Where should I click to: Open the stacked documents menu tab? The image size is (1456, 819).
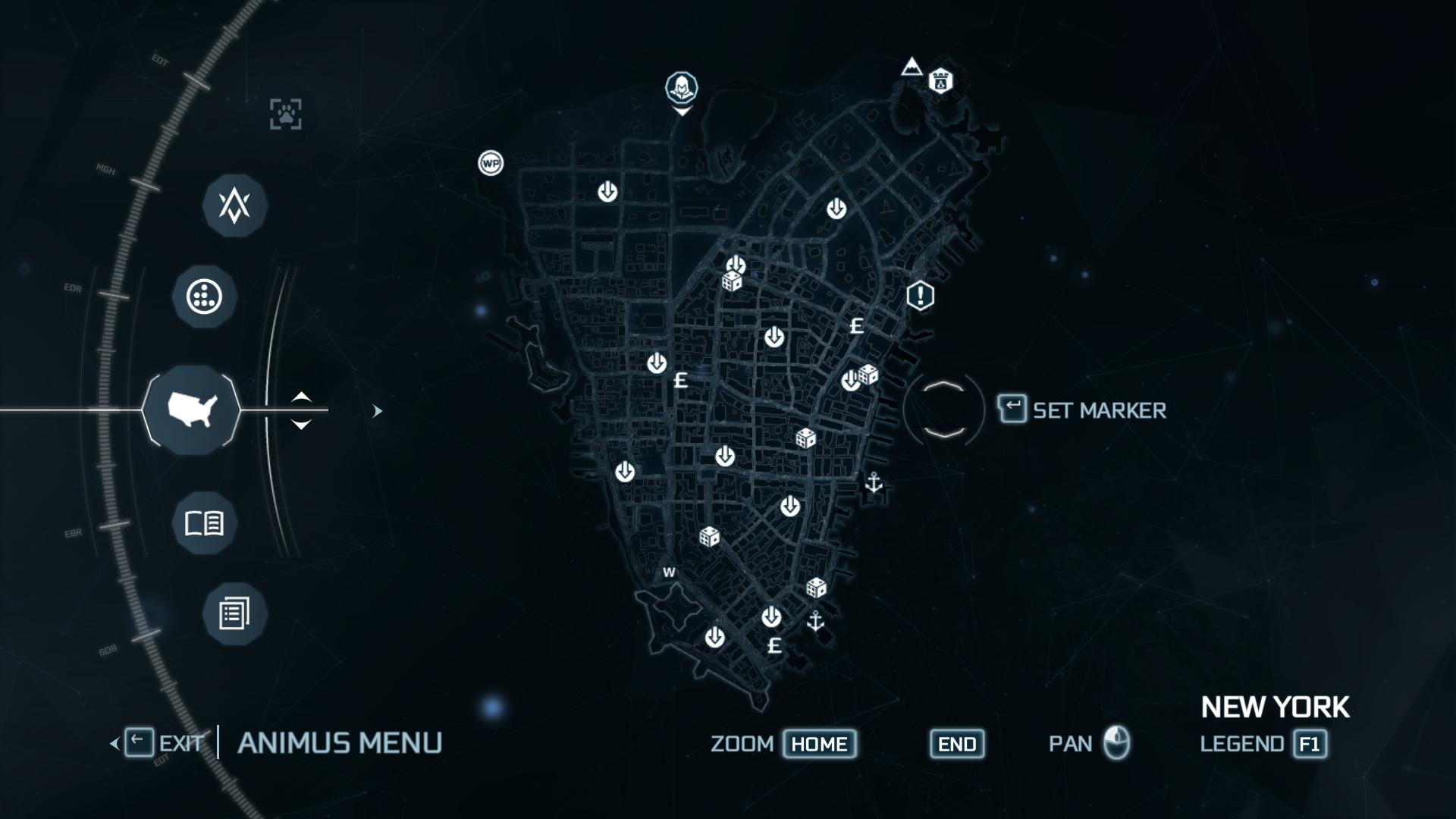[234, 613]
